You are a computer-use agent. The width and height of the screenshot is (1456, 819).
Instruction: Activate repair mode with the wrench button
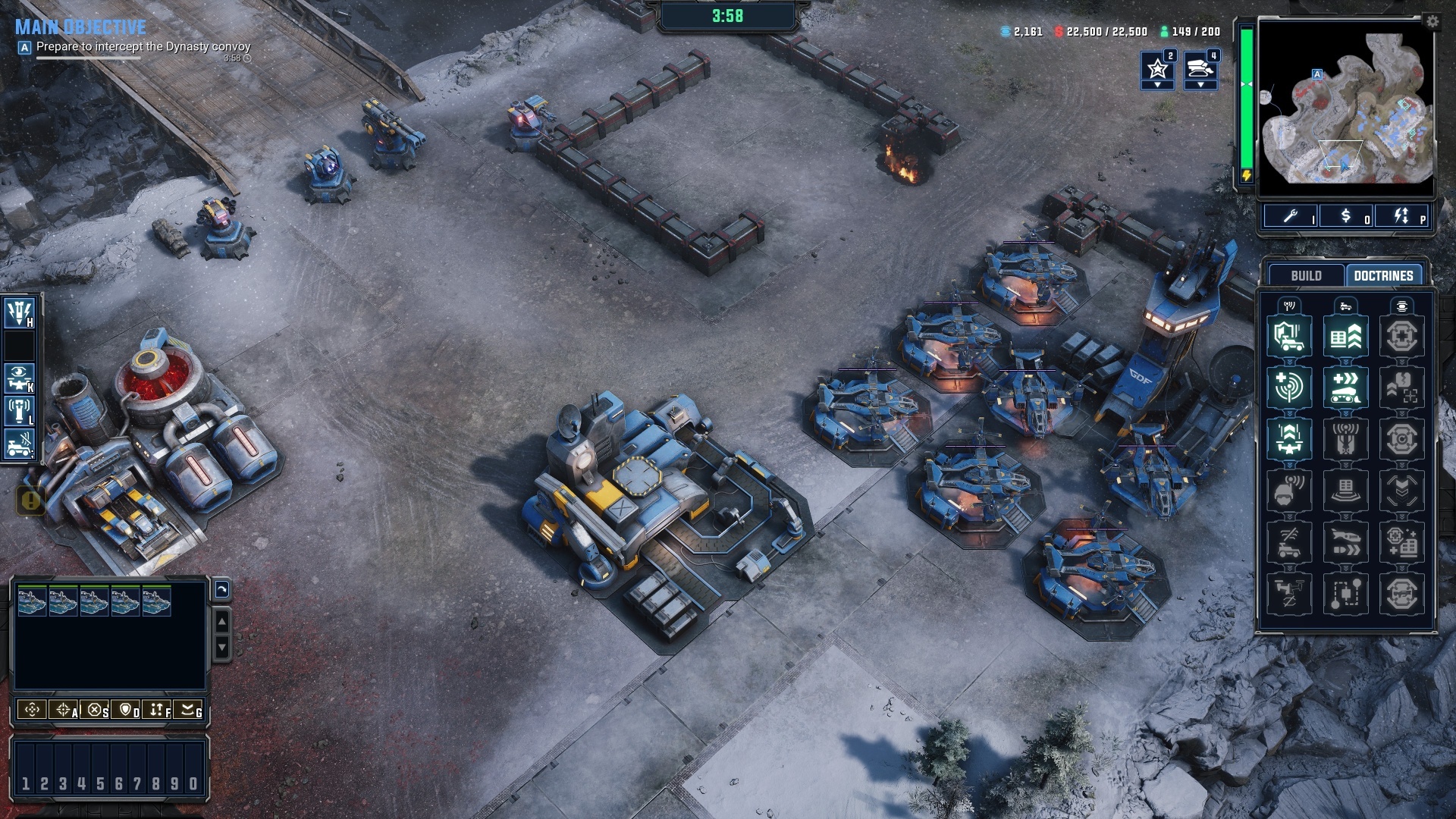[x=1291, y=217]
